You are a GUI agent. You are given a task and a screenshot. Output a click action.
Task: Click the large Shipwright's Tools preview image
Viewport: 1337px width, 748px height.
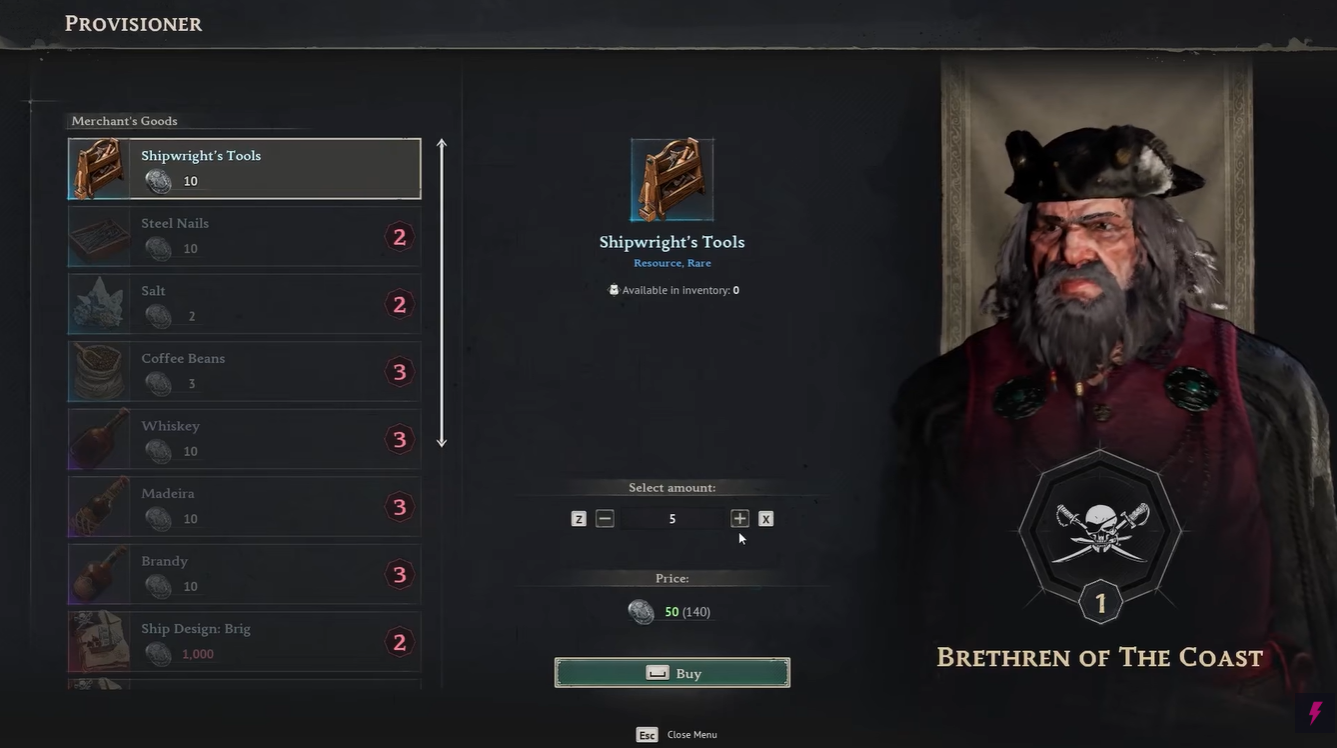coord(672,179)
